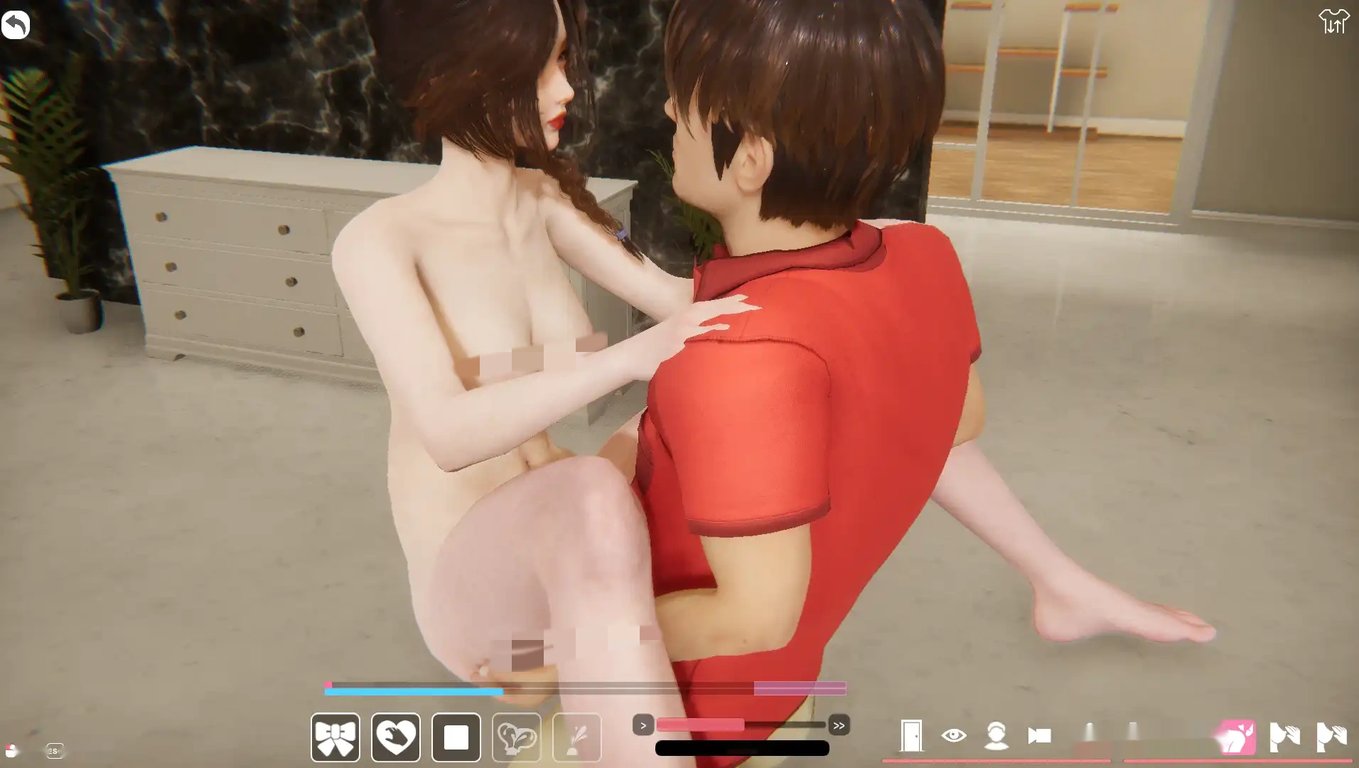Select the ribbon bow action icon

point(335,736)
